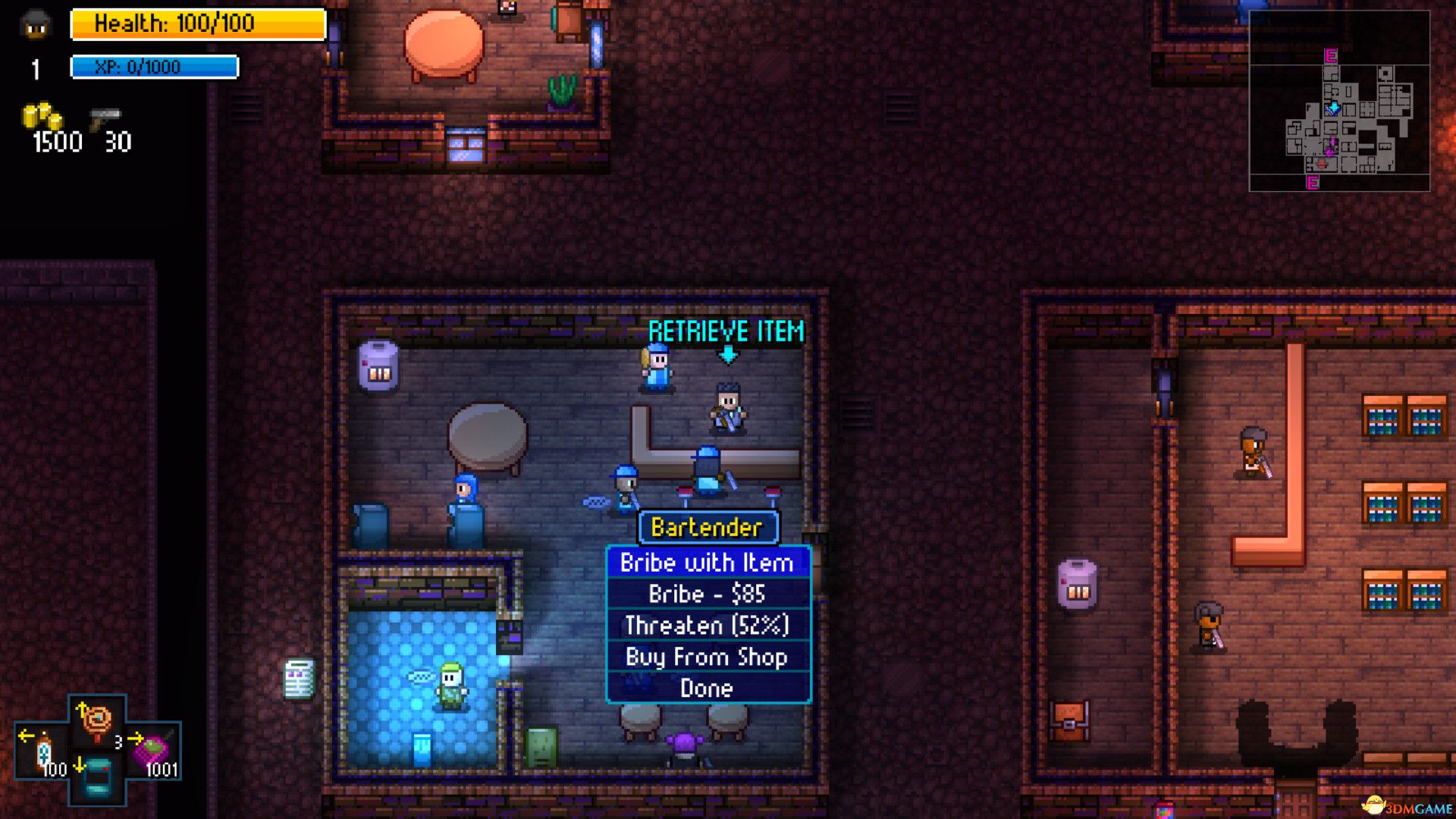This screenshot has width=1456, height=819.
Task: Click the Health: 100/100 bar
Action: (196, 24)
